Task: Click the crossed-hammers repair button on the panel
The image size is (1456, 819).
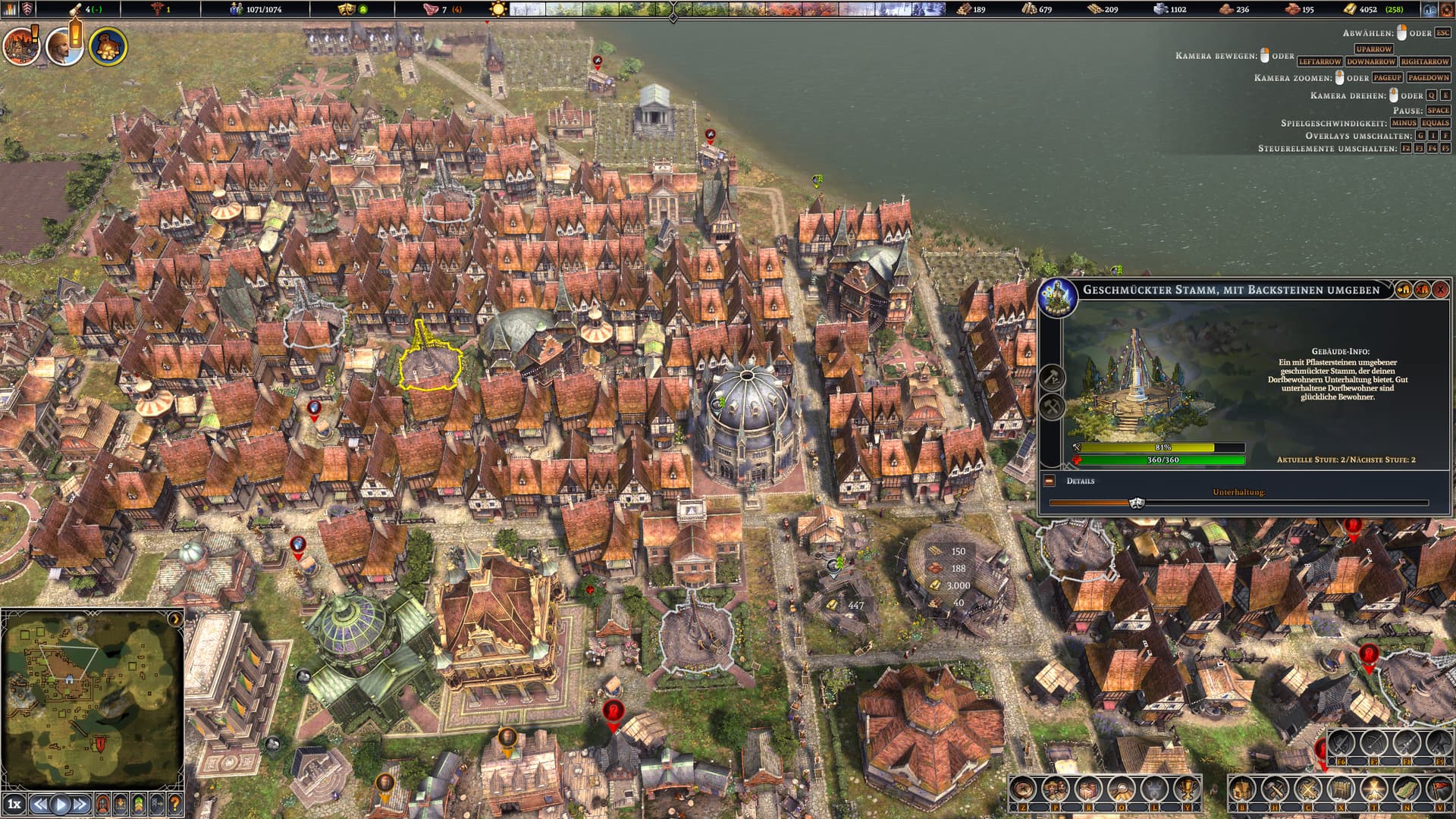Action: (x=1053, y=407)
